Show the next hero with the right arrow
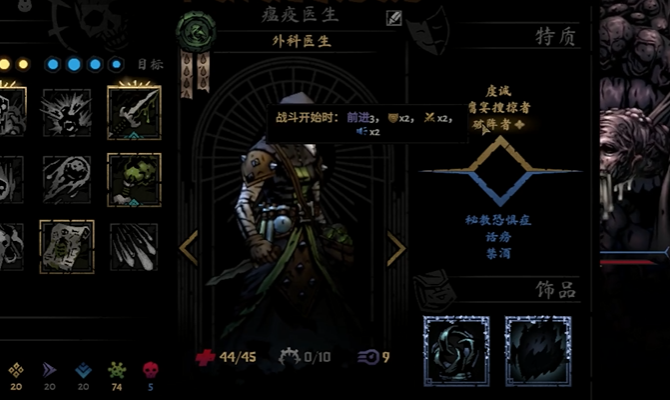This screenshot has height=400, width=670. (x=396, y=247)
